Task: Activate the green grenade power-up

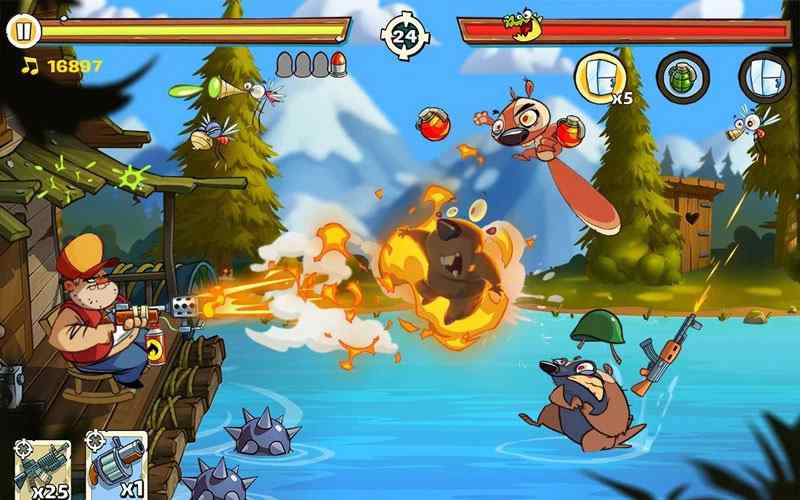Action: pos(683,76)
